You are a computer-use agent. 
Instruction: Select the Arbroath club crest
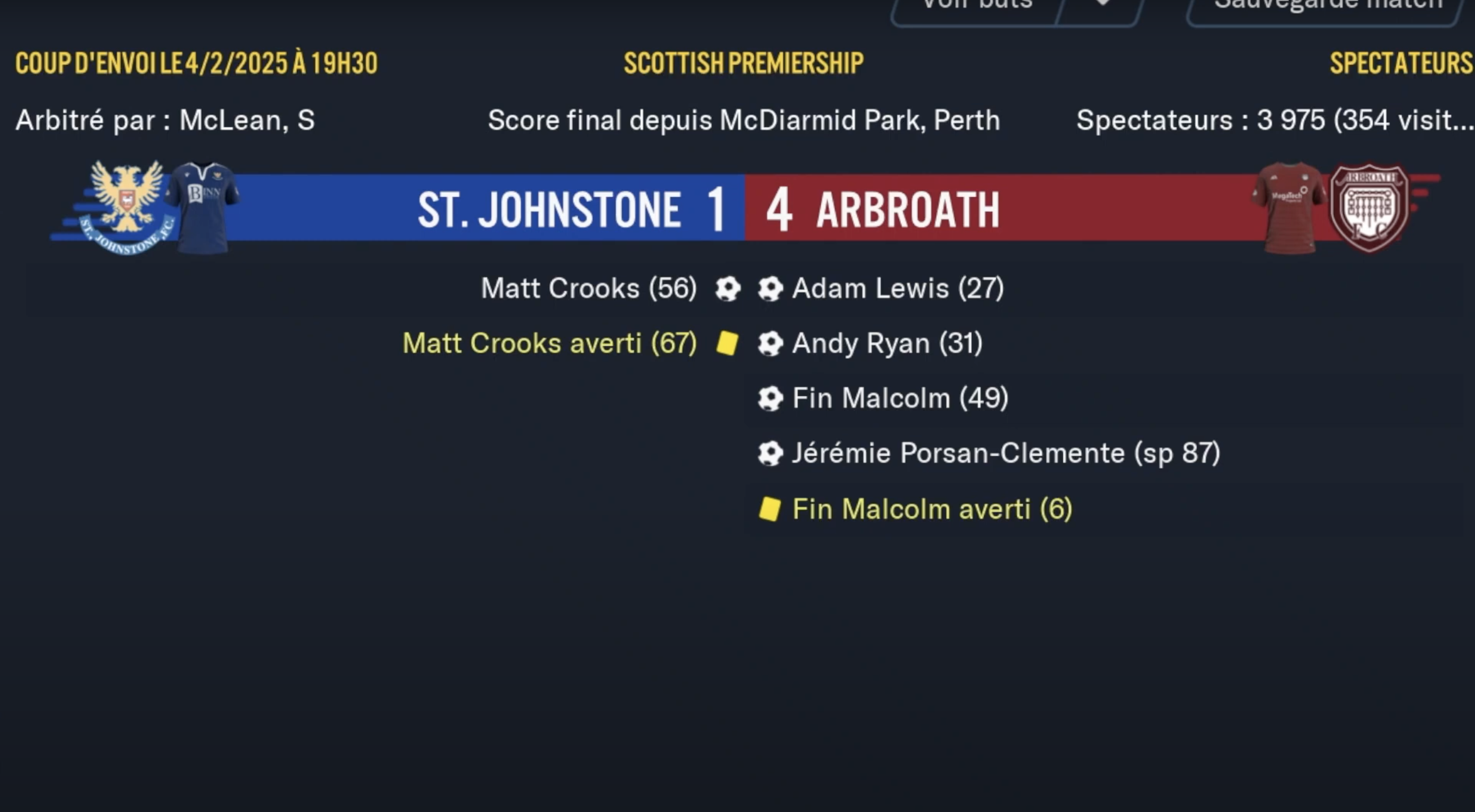point(1368,207)
